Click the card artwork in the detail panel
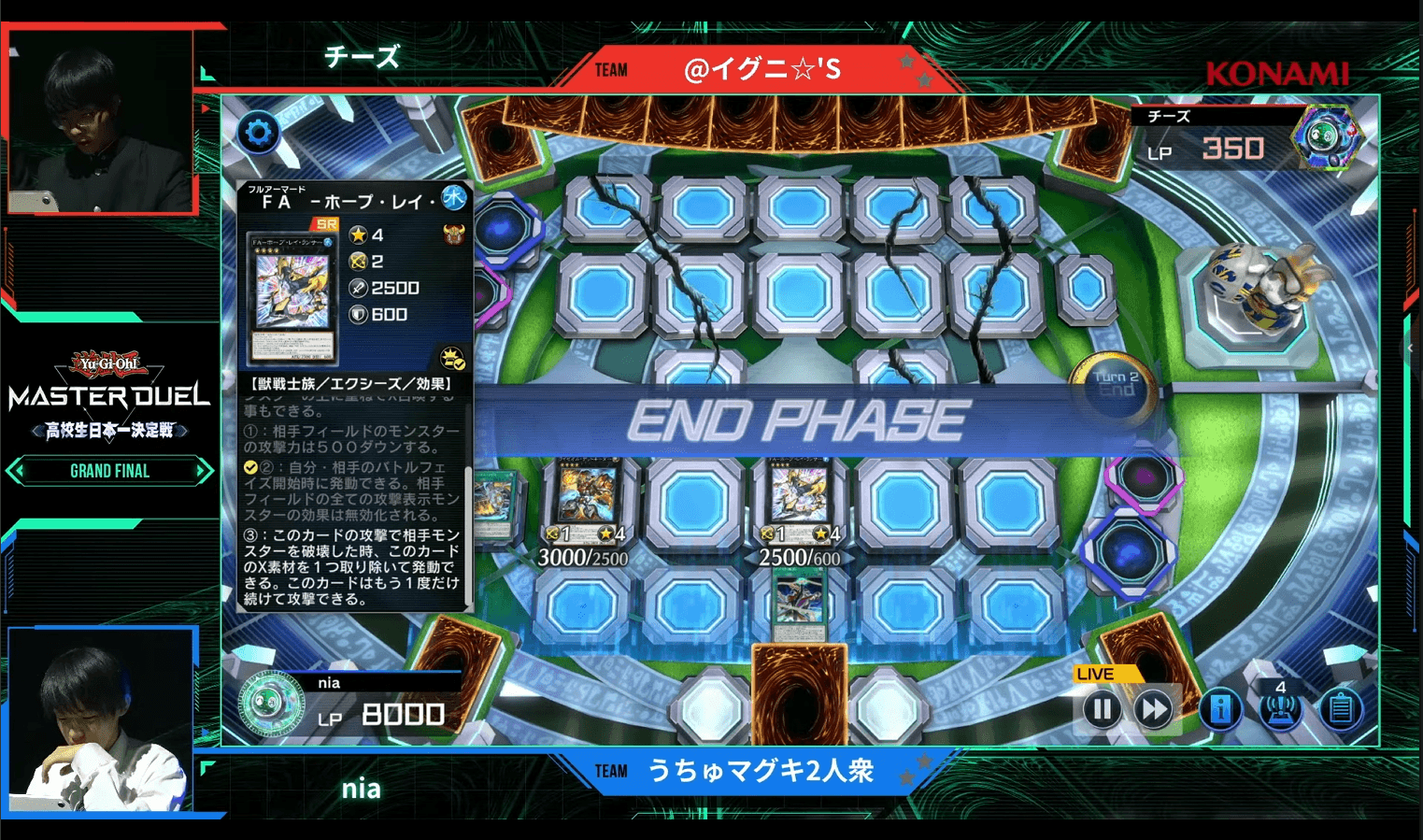 tap(293, 297)
